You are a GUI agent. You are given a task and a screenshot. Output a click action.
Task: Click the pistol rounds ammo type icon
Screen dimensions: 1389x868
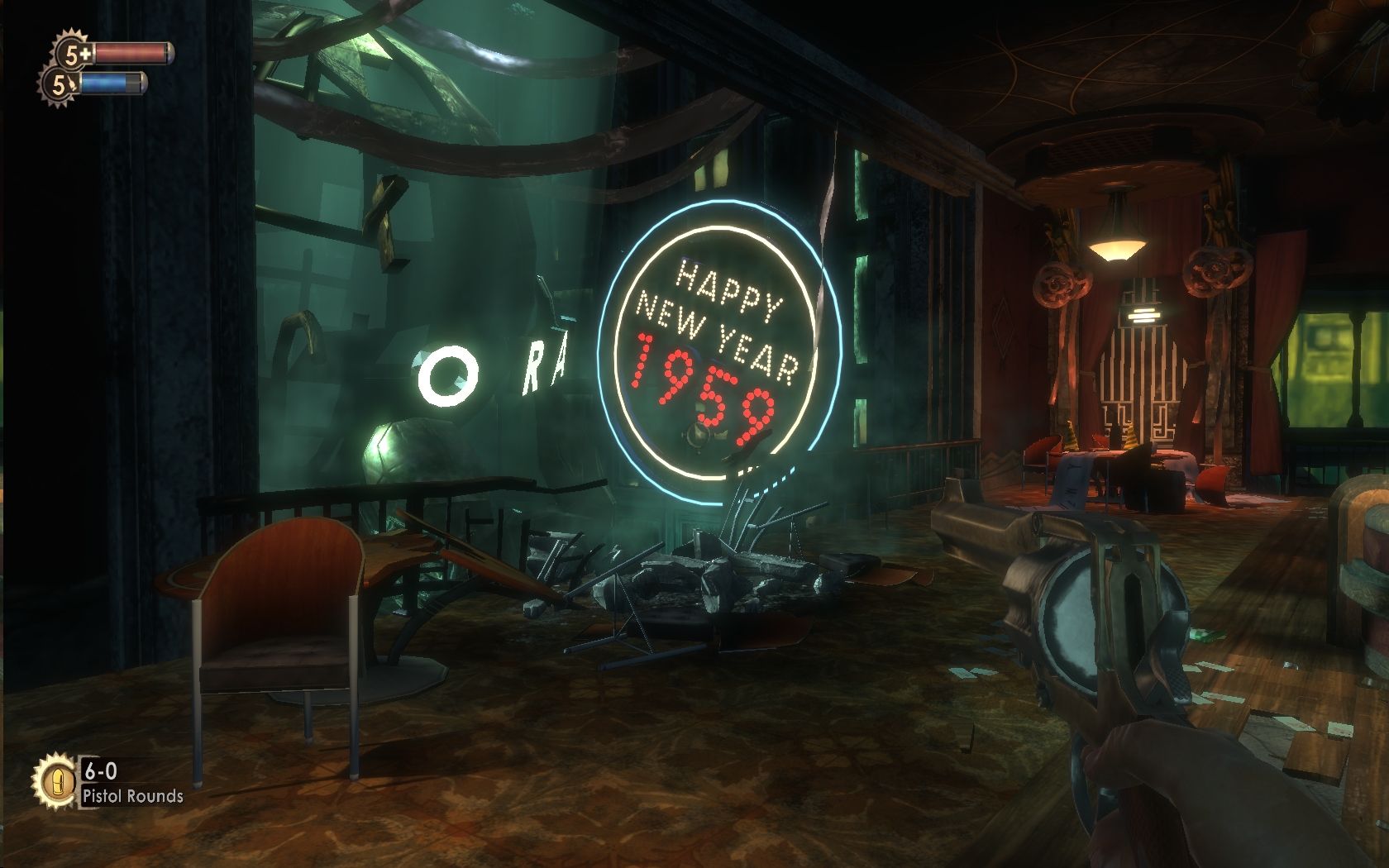[x=55, y=781]
